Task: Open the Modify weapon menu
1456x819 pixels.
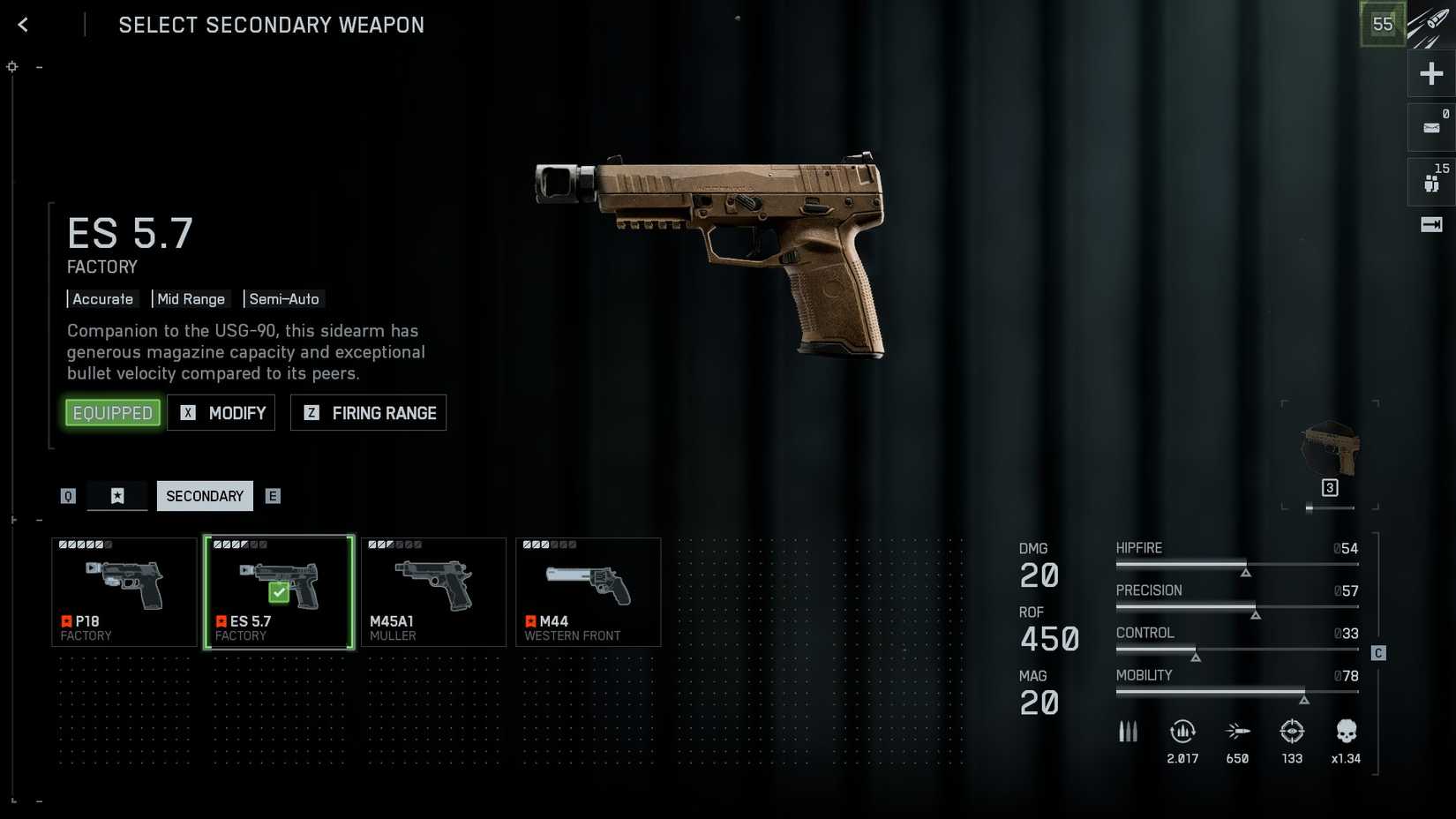Action: tap(221, 413)
